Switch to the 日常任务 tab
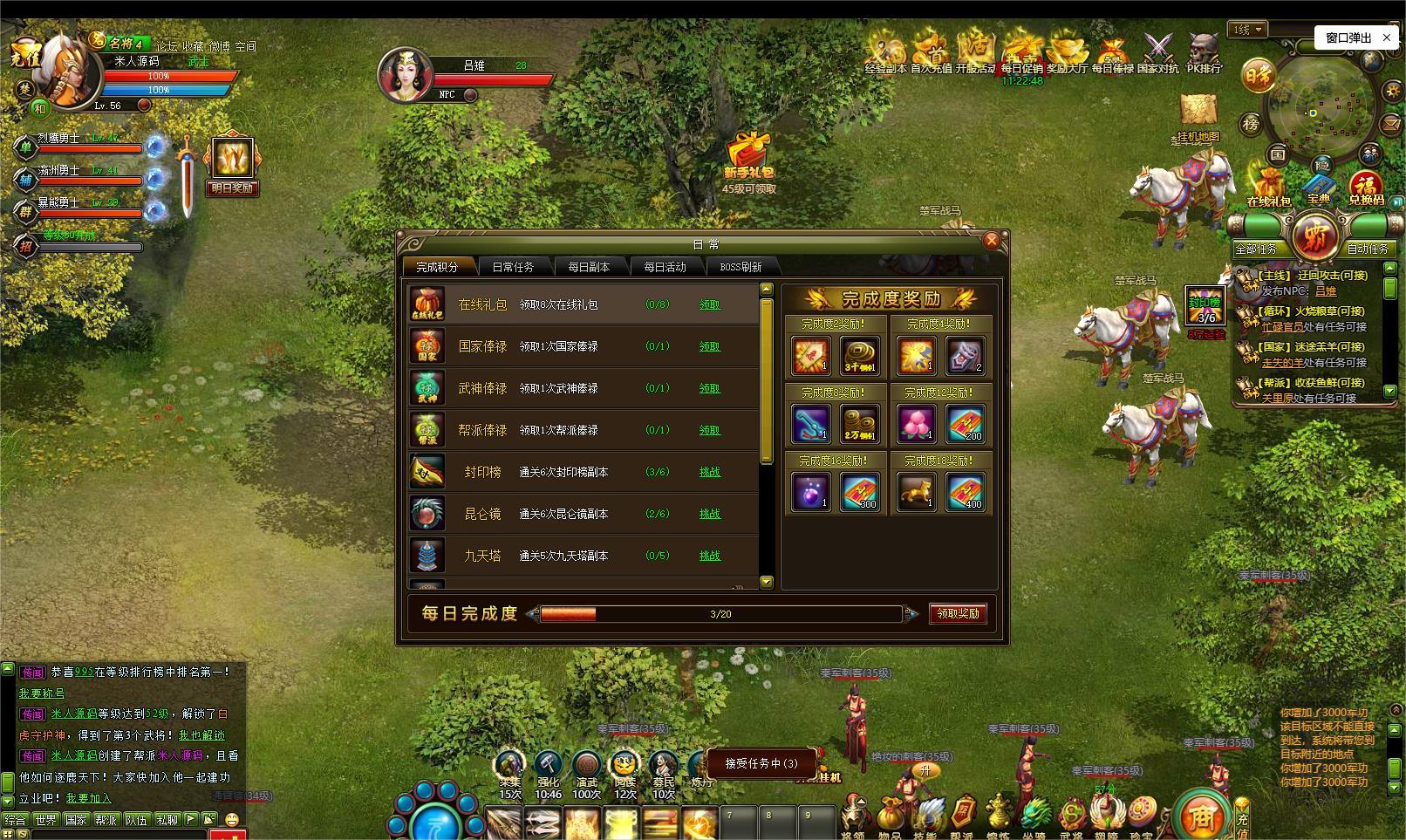The width and height of the screenshot is (1406, 840). pyautogui.click(x=513, y=267)
